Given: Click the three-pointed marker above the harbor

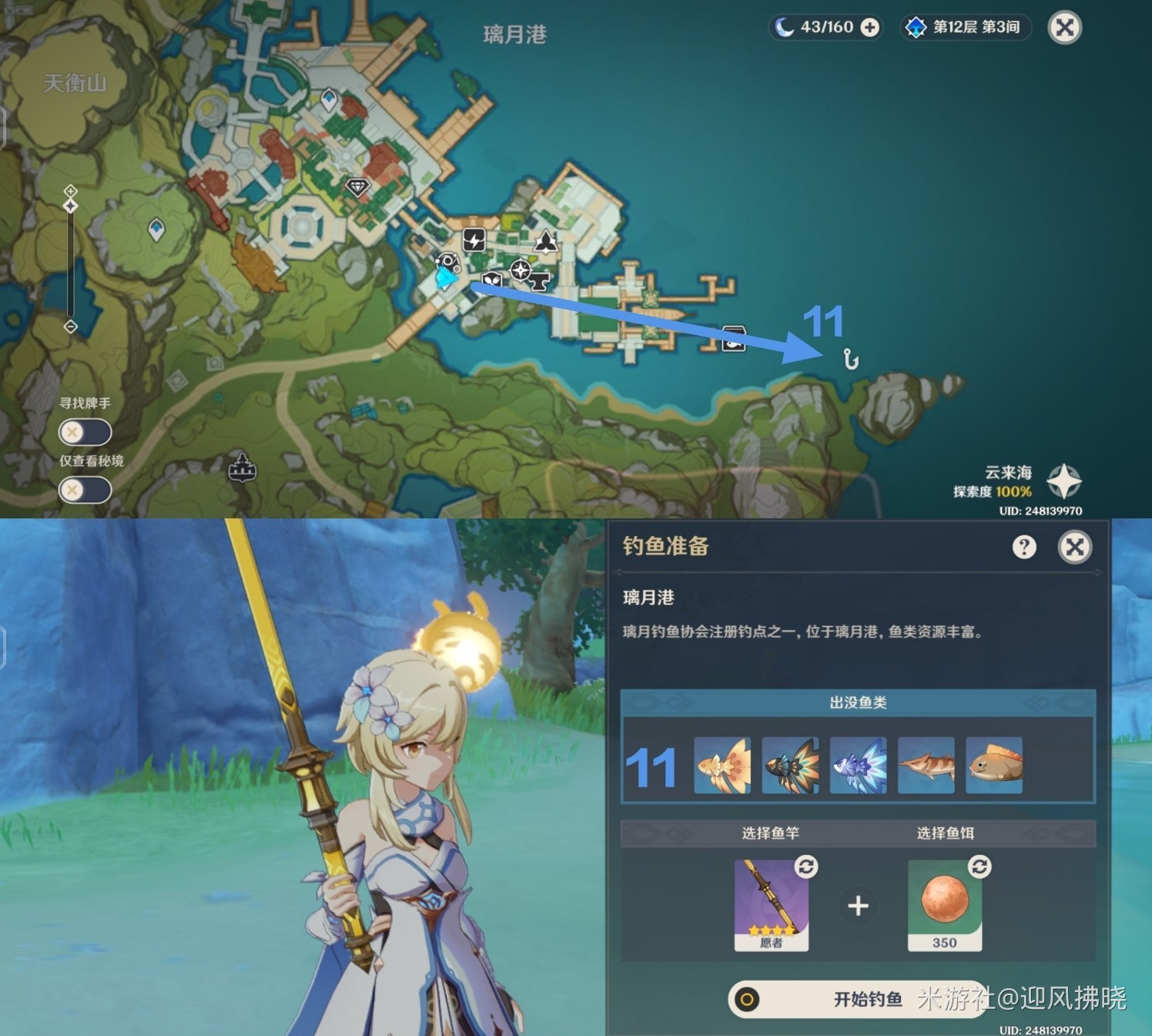Looking at the screenshot, I should point(546,242).
